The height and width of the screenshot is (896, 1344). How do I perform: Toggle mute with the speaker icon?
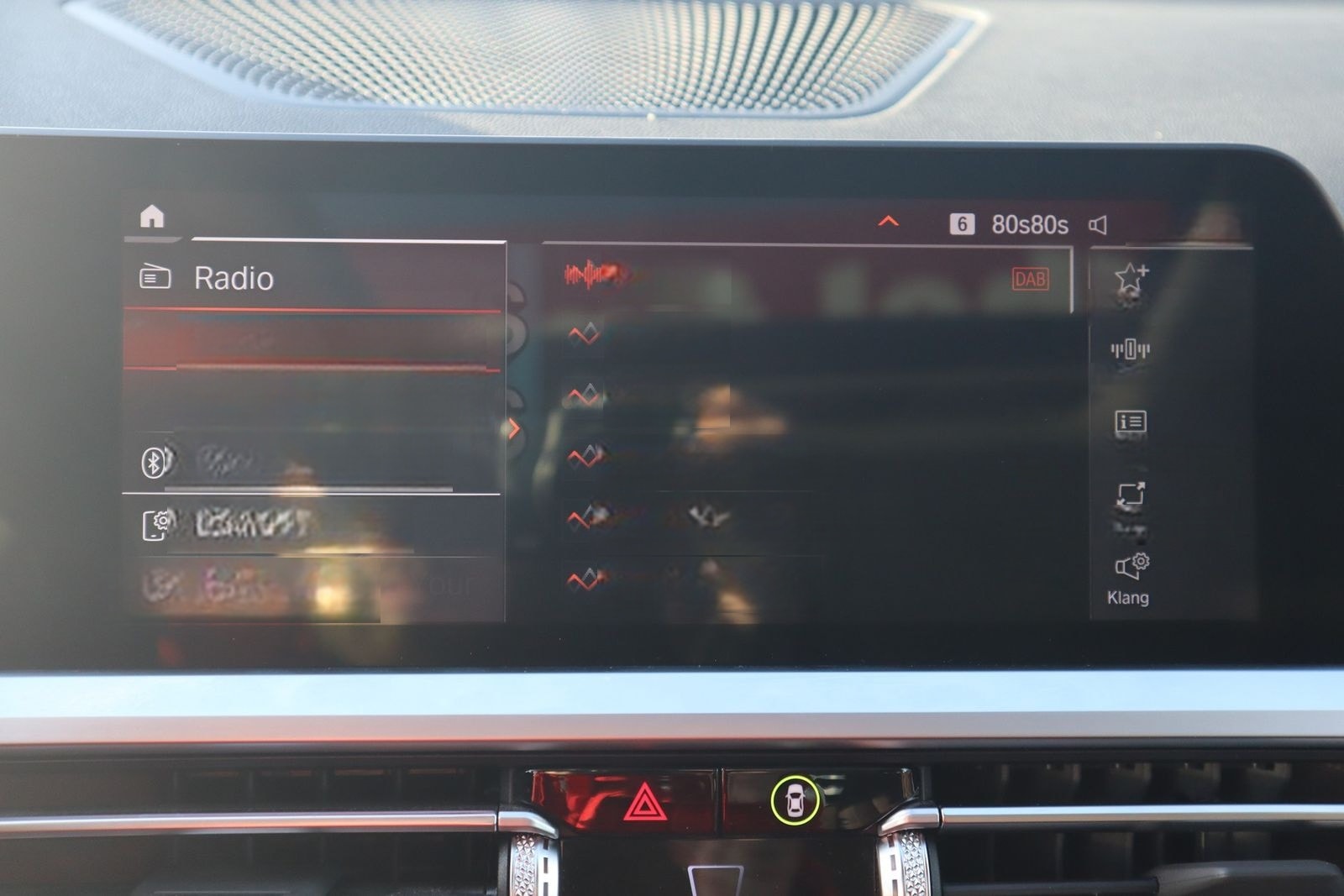(1099, 224)
